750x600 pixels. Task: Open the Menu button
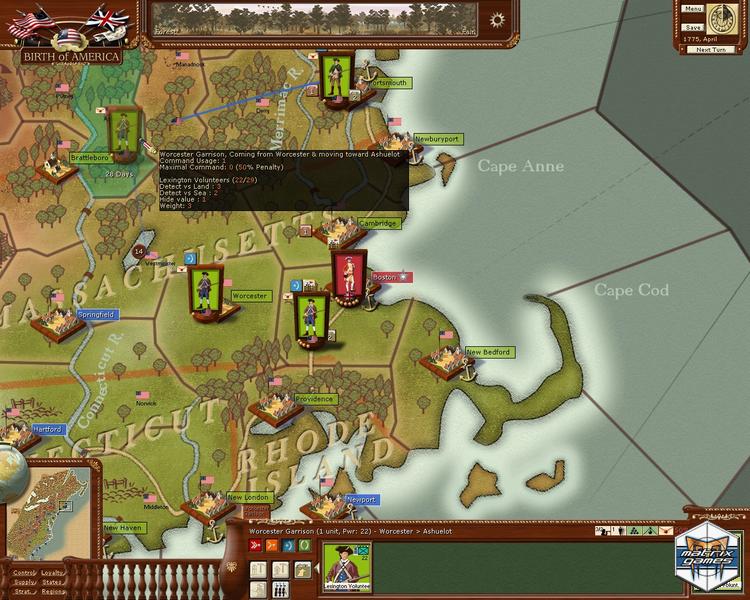693,9
